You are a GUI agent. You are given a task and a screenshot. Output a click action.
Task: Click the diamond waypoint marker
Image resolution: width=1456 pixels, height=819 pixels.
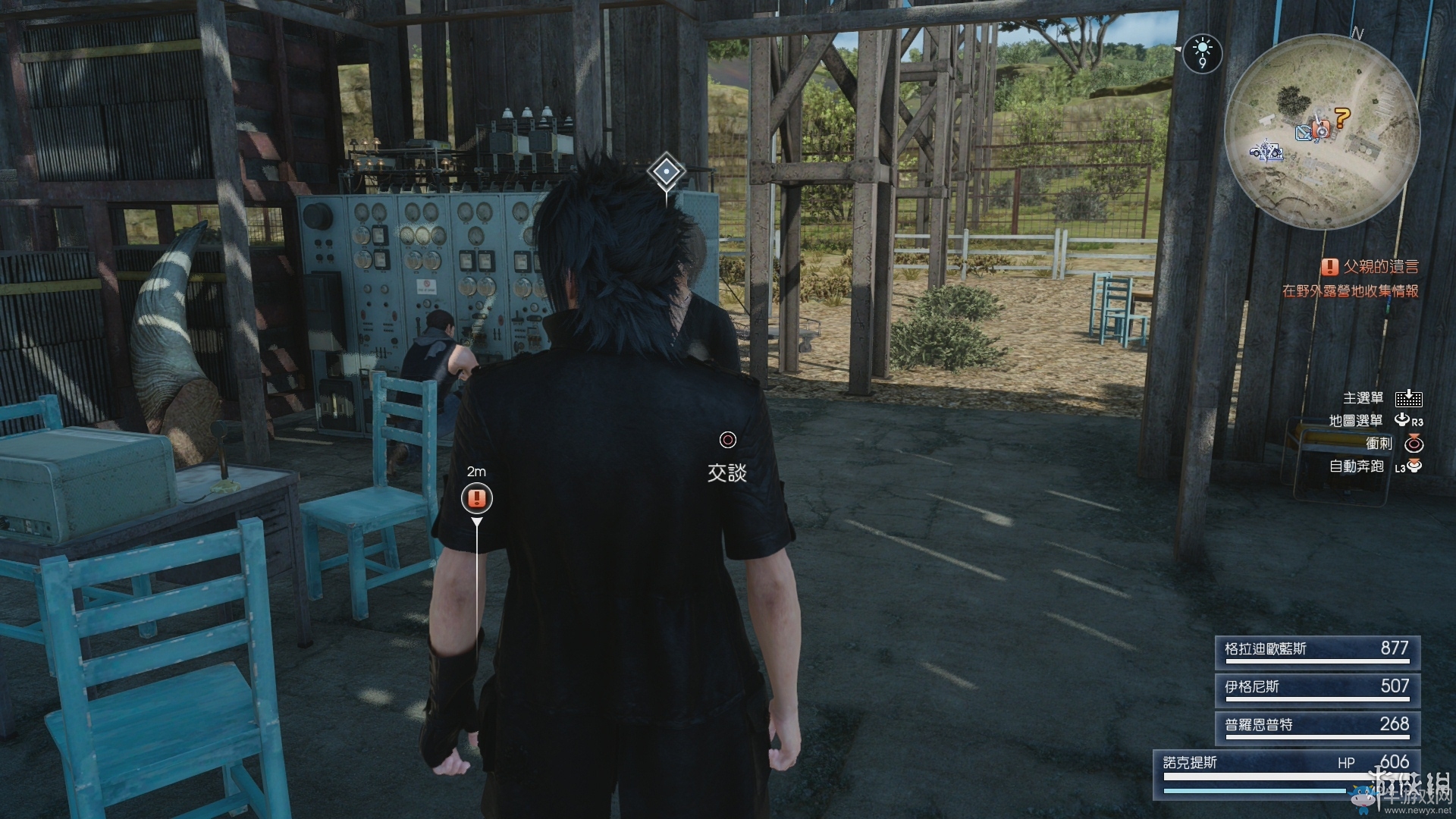(x=666, y=172)
